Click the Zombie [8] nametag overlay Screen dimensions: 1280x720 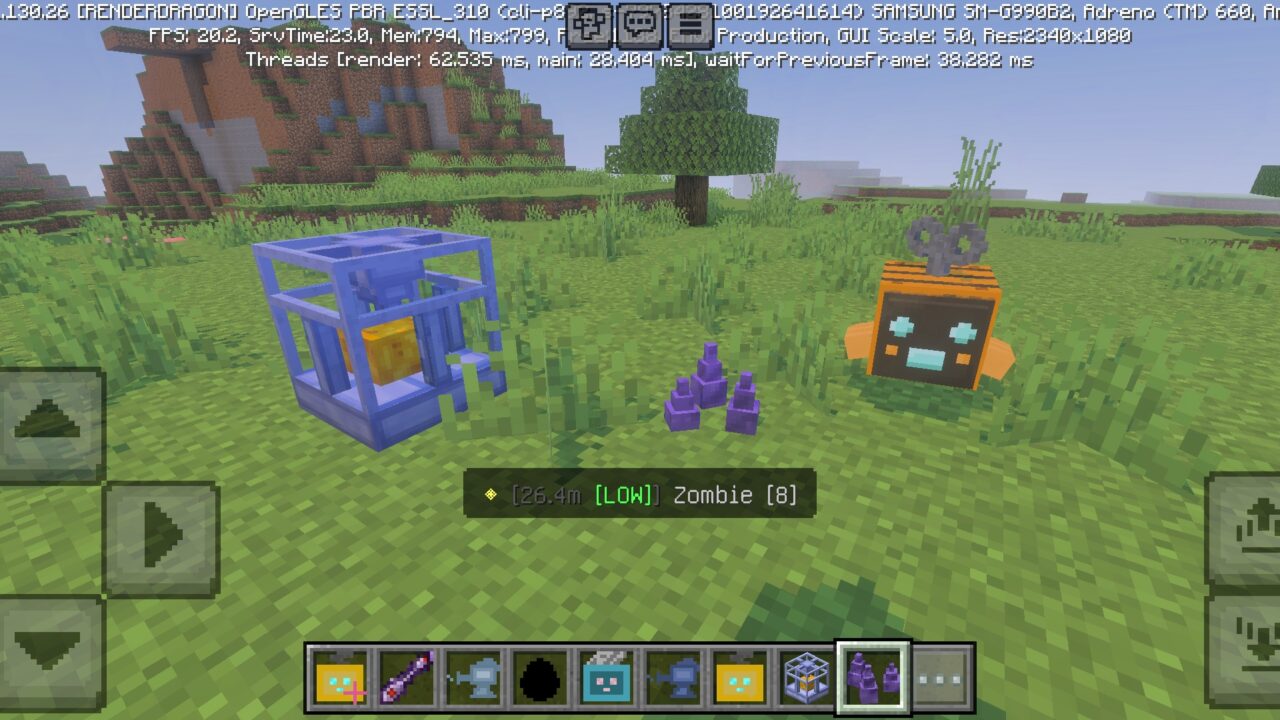(x=640, y=495)
